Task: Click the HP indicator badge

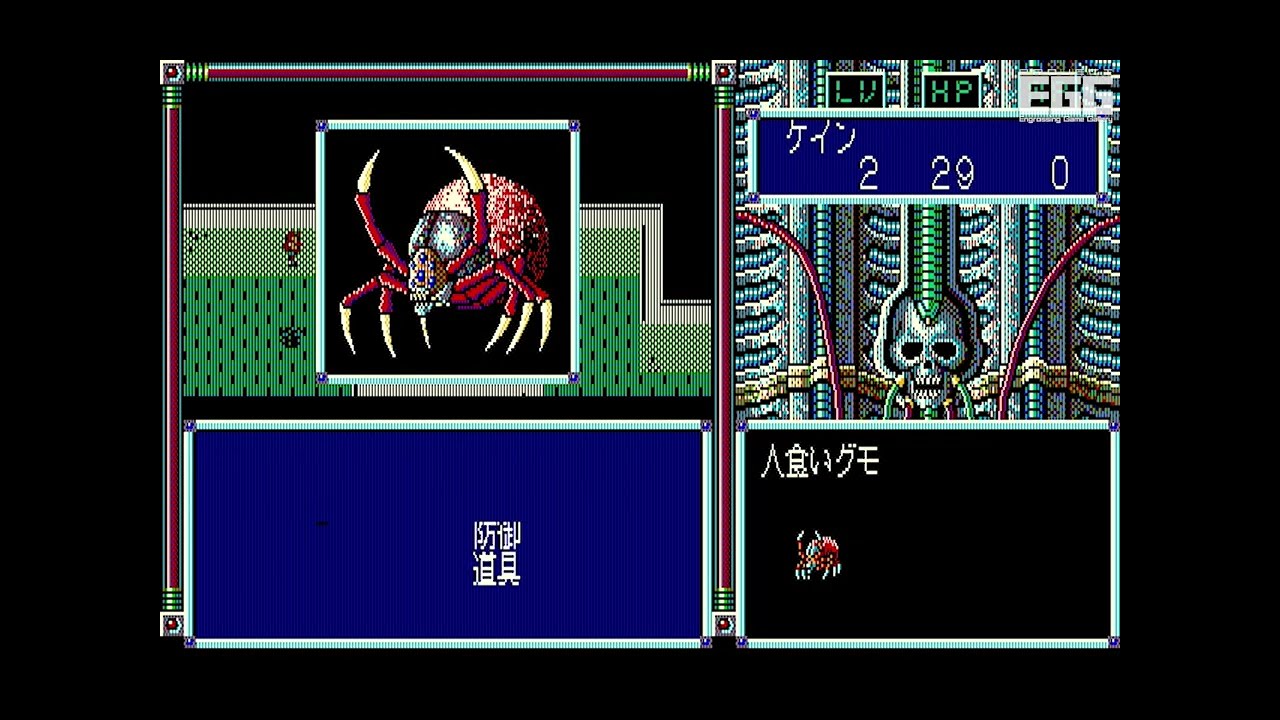Action: pos(951,91)
